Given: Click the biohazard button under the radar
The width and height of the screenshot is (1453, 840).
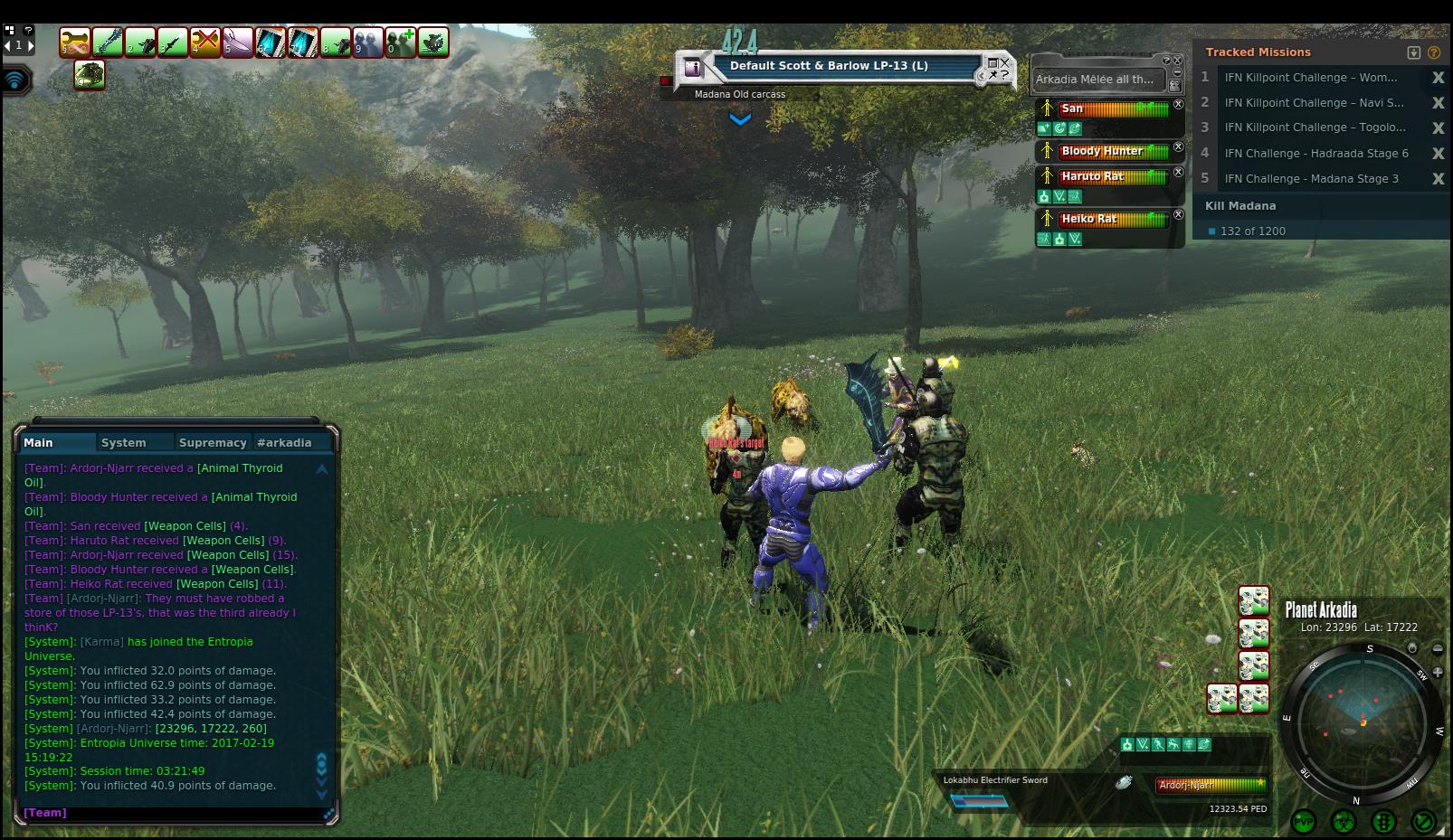Looking at the screenshot, I should [x=1344, y=821].
